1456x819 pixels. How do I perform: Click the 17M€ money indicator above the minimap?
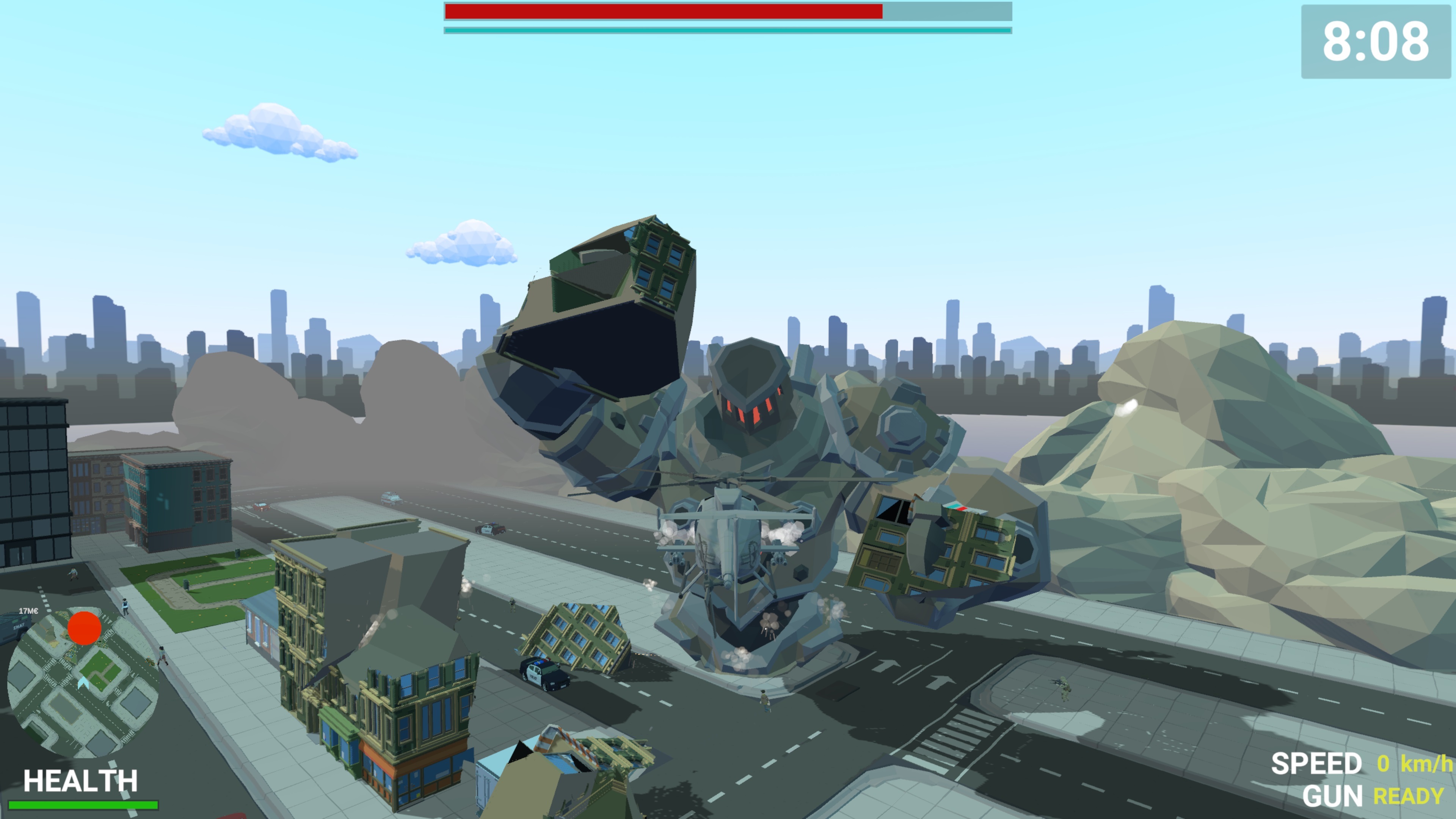click(x=29, y=610)
